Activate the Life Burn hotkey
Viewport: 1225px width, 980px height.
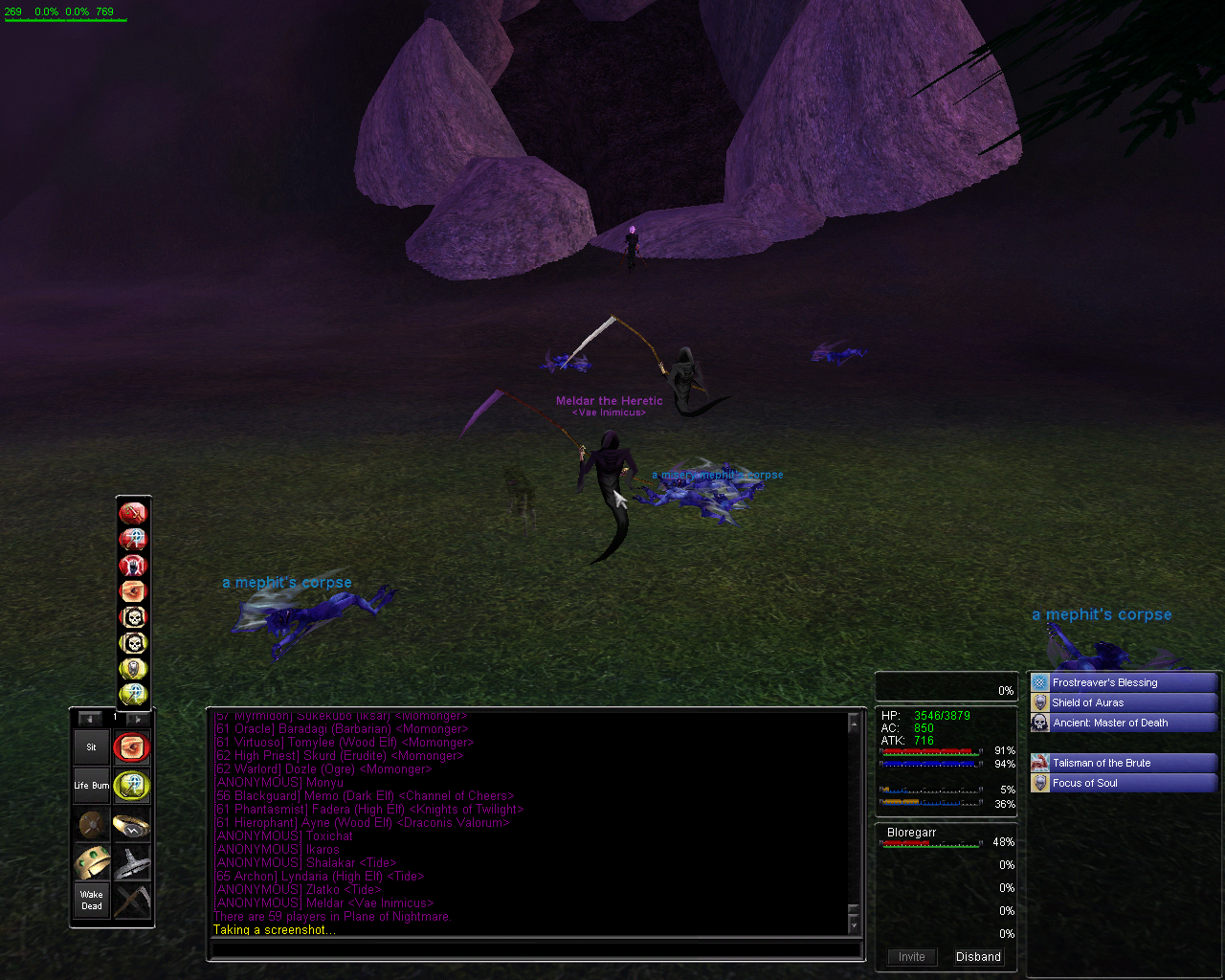pyautogui.click(x=92, y=786)
